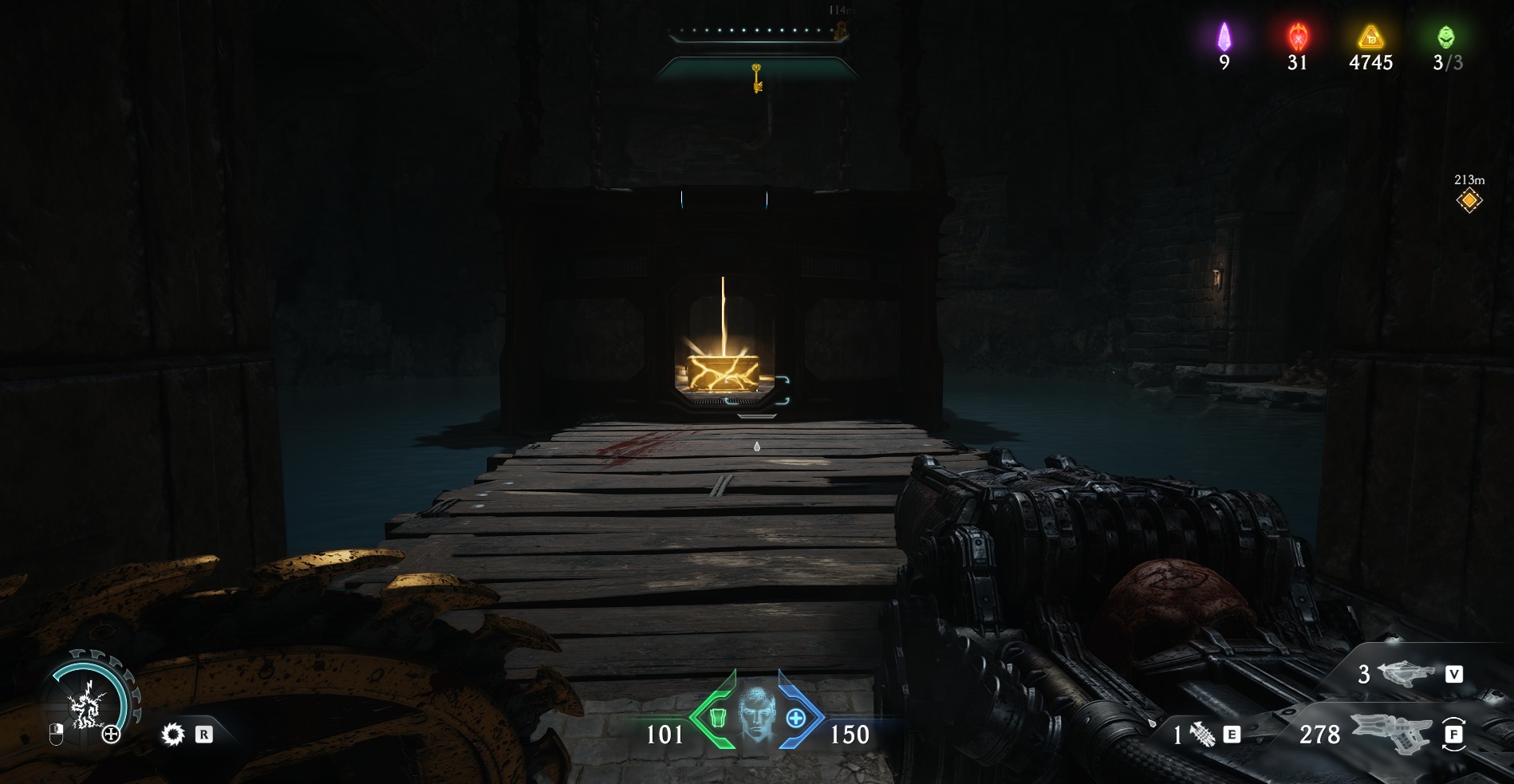Viewport: 1514px width, 784px height.
Task: Choose the melee gauntlet weapon icon
Action: pos(1202,735)
